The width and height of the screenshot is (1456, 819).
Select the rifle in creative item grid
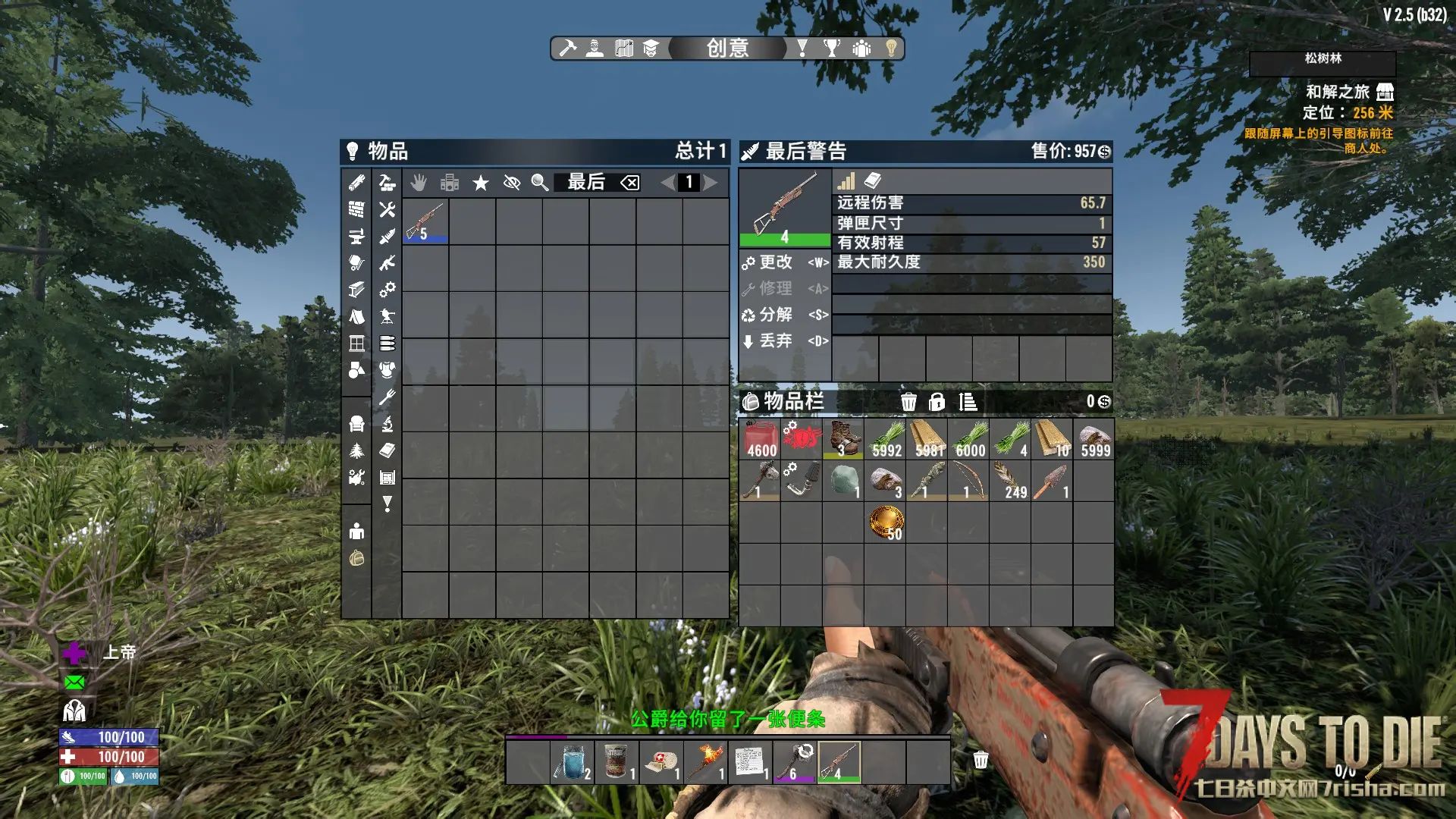(x=425, y=221)
